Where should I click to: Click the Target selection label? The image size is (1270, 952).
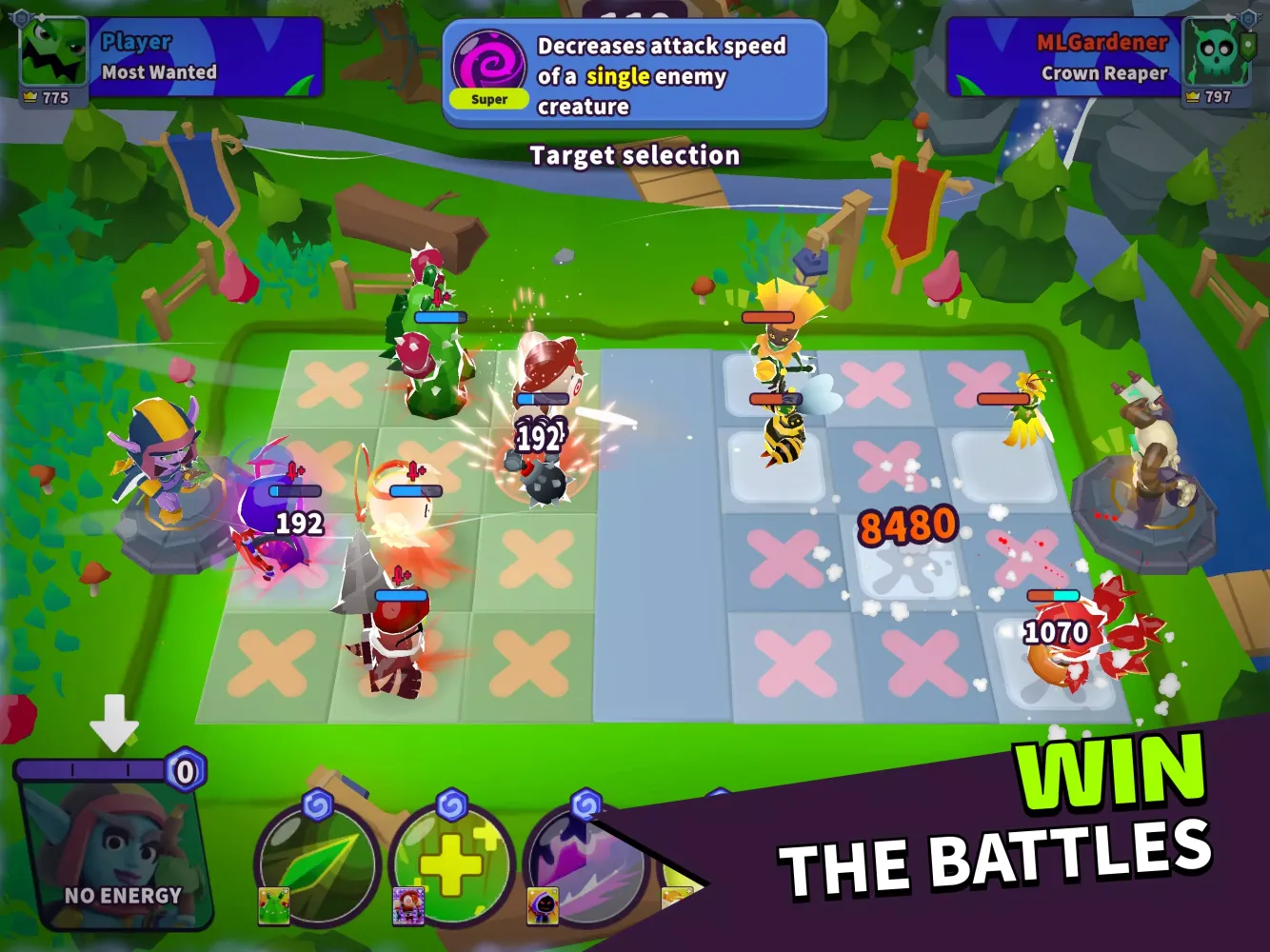635,154
